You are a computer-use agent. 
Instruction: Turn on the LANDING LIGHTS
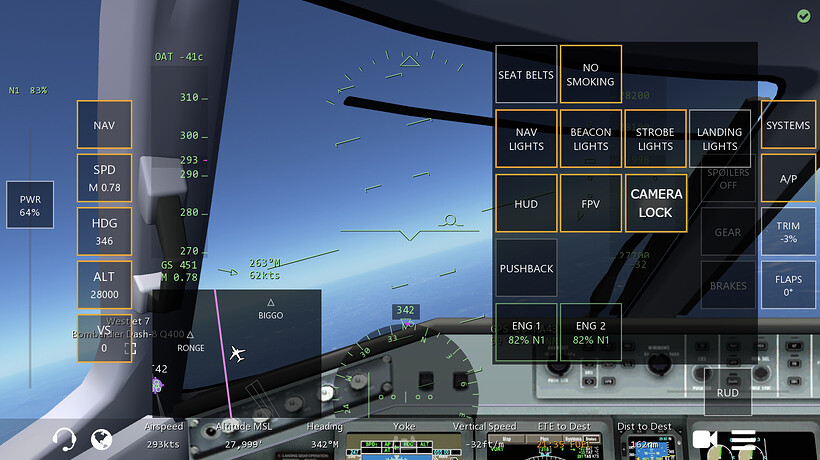click(x=719, y=139)
